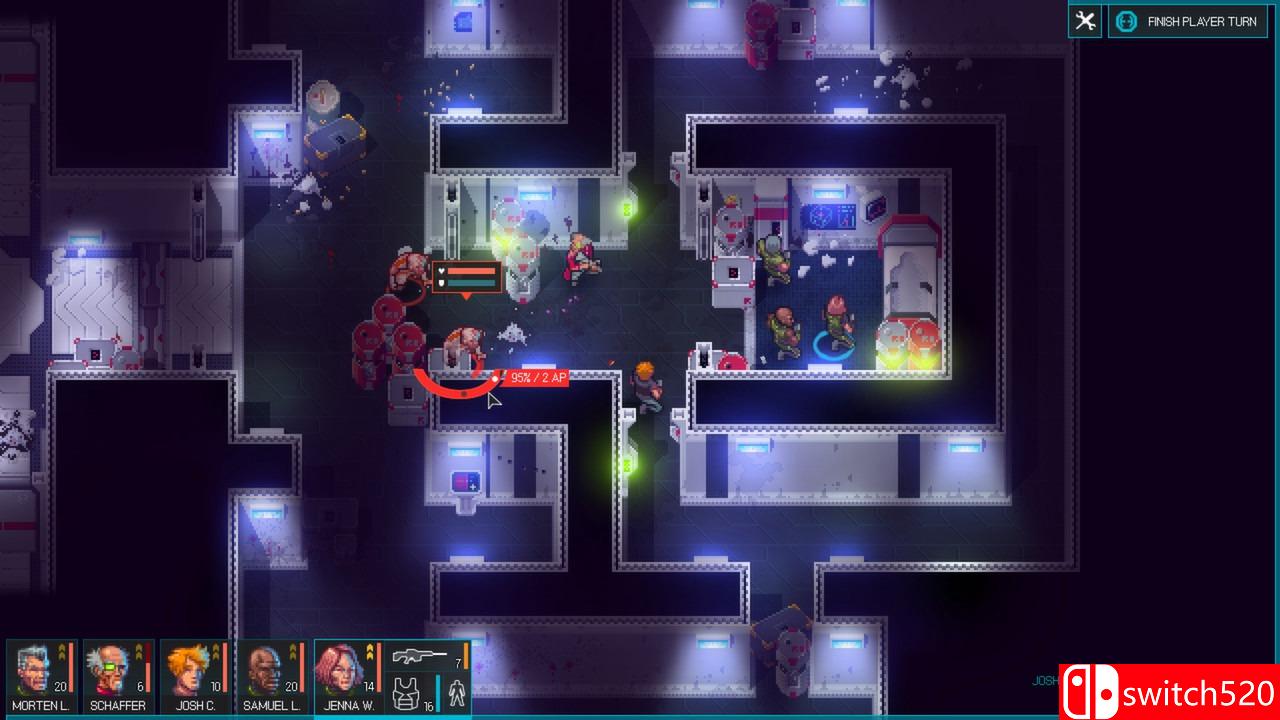Click the orange health bar of the enemy
The height and width of the screenshot is (720, 1280).
point(471,271)
